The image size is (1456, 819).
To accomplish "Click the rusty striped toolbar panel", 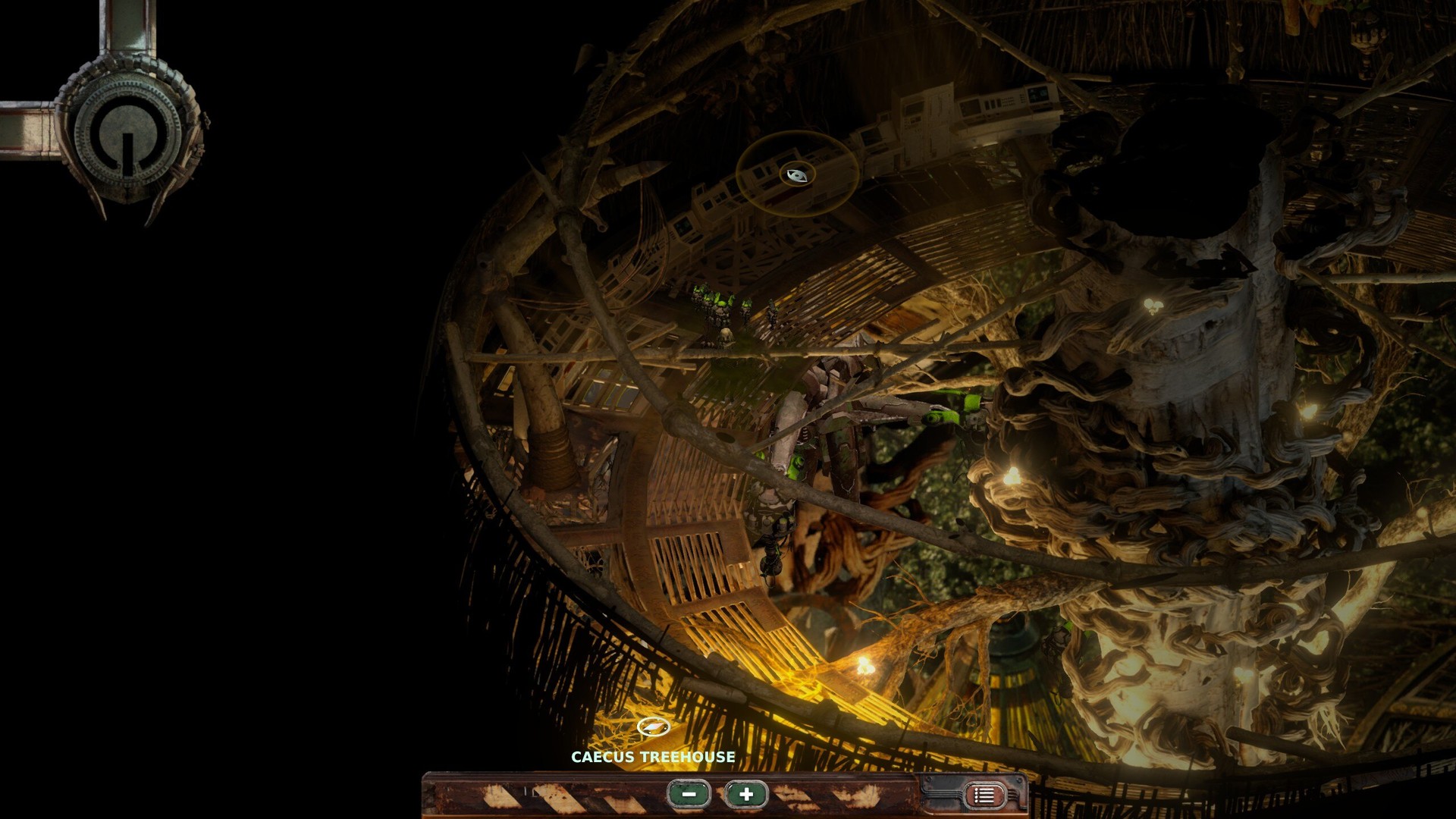I will tap(531, 797).
